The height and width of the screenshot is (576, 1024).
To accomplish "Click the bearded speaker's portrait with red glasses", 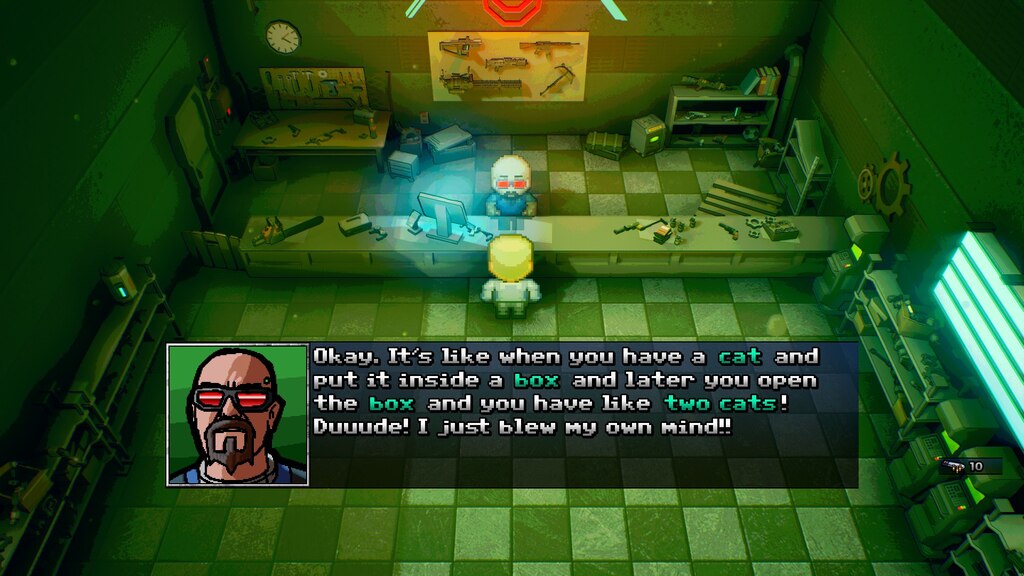I will [237, 415].
